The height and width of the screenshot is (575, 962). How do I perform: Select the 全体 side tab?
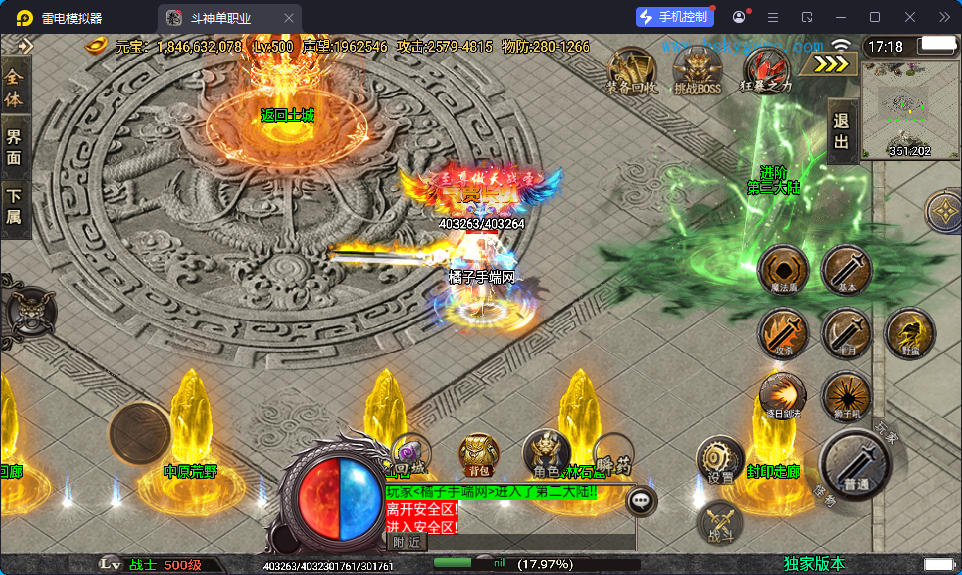click(14, 86)
